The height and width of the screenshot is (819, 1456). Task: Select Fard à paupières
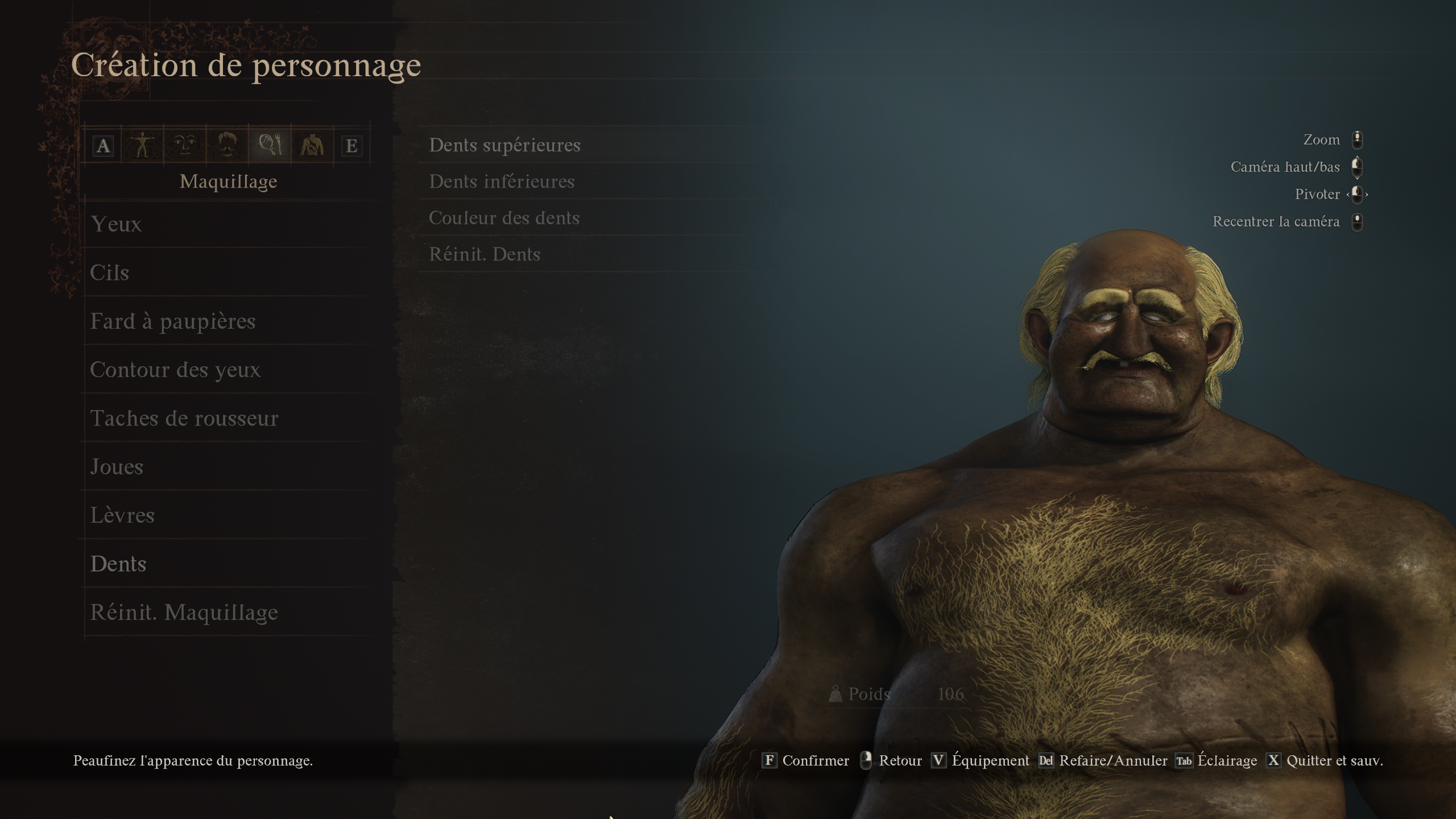click(172, 321)
